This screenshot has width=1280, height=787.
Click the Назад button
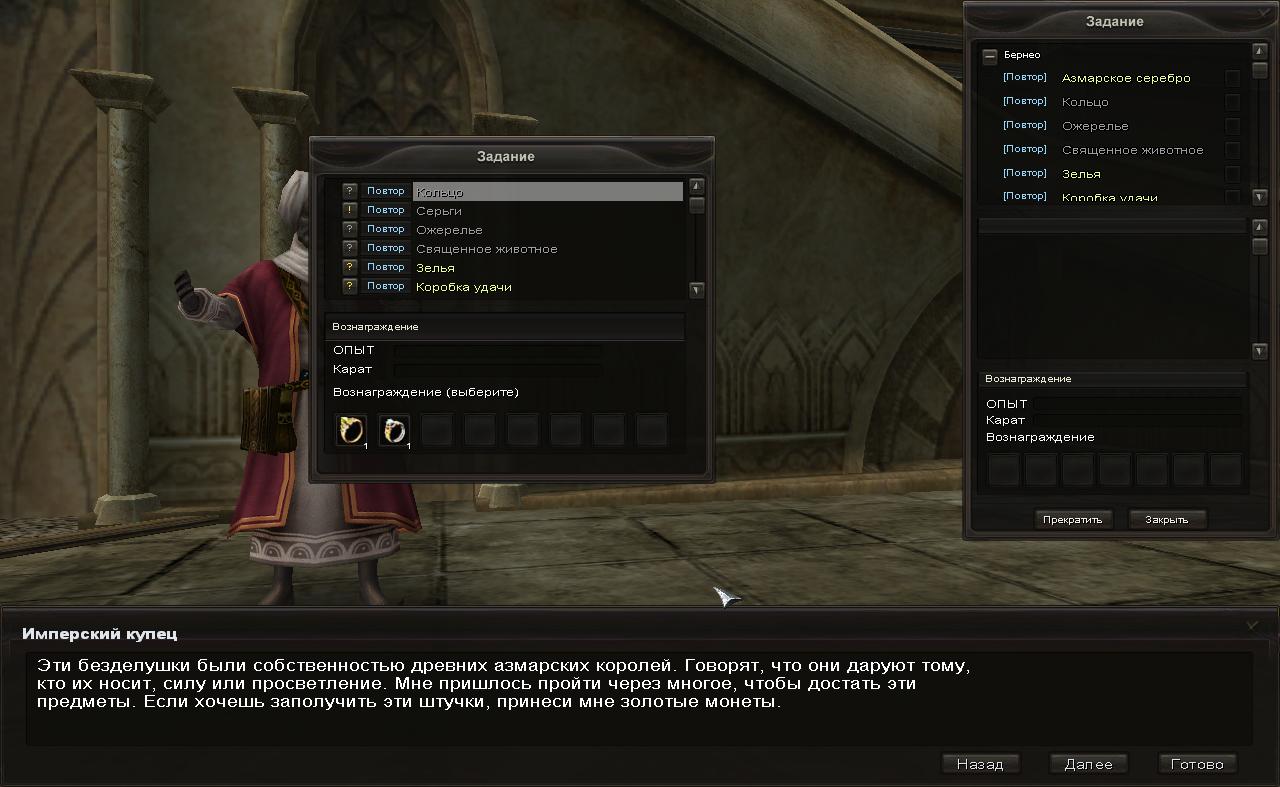point(979,764)
